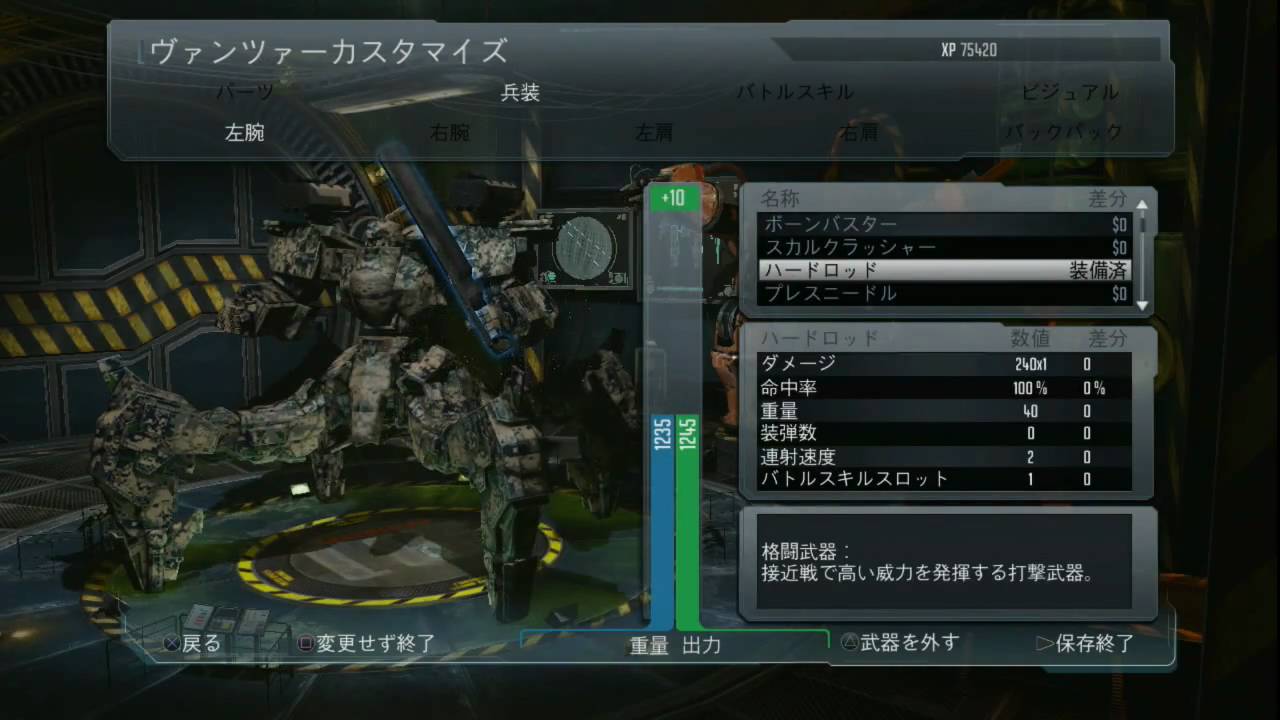The width and height of the screenshot is (1280, 720).
Task: Open the バトルスキル tab
Action: pos(794,91)
